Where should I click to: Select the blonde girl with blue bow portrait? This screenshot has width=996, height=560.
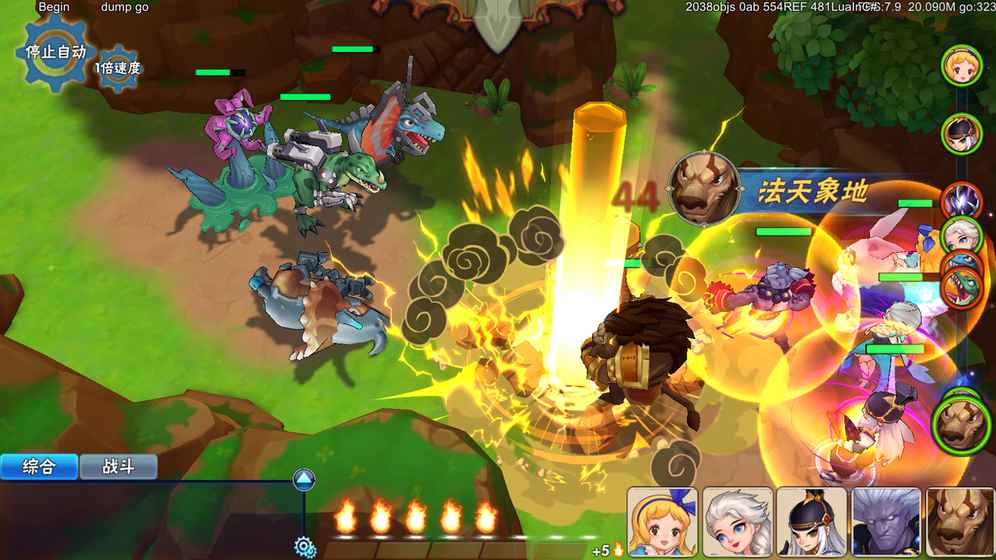[662, 523]
